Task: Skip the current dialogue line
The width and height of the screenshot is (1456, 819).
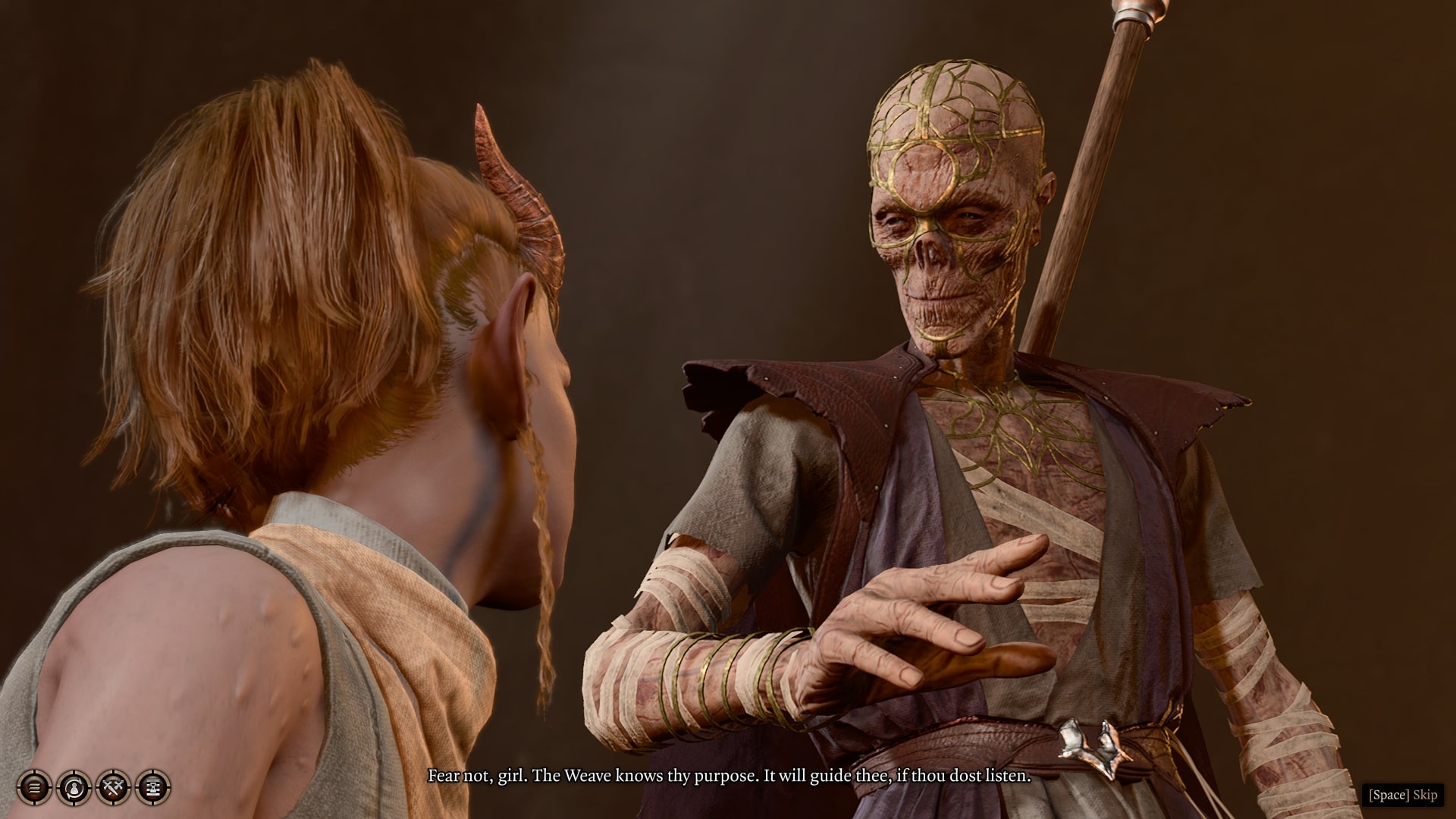Action: pos(1403,795)
